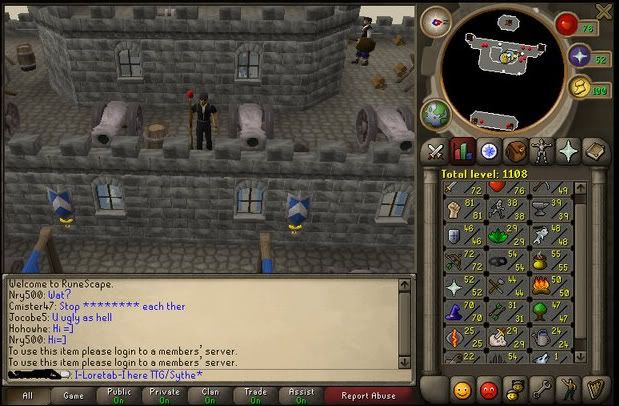Click the compass to face north

point(437,22)
